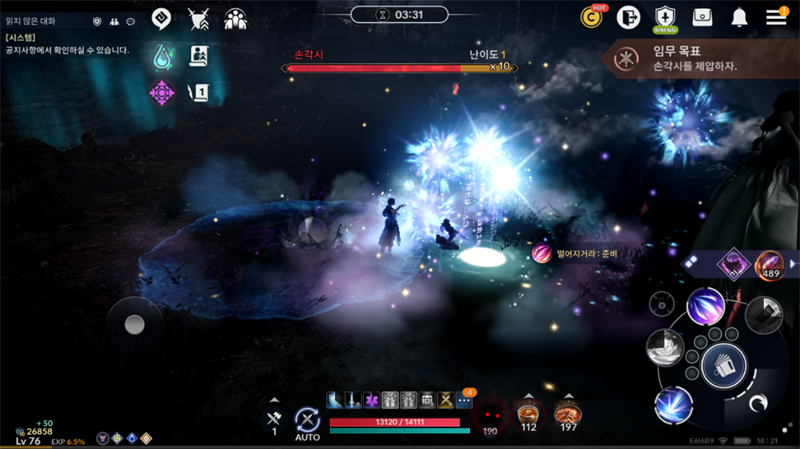
Task: Trigger the white cloud skill on skill wheel
Action: coord(664,348)
